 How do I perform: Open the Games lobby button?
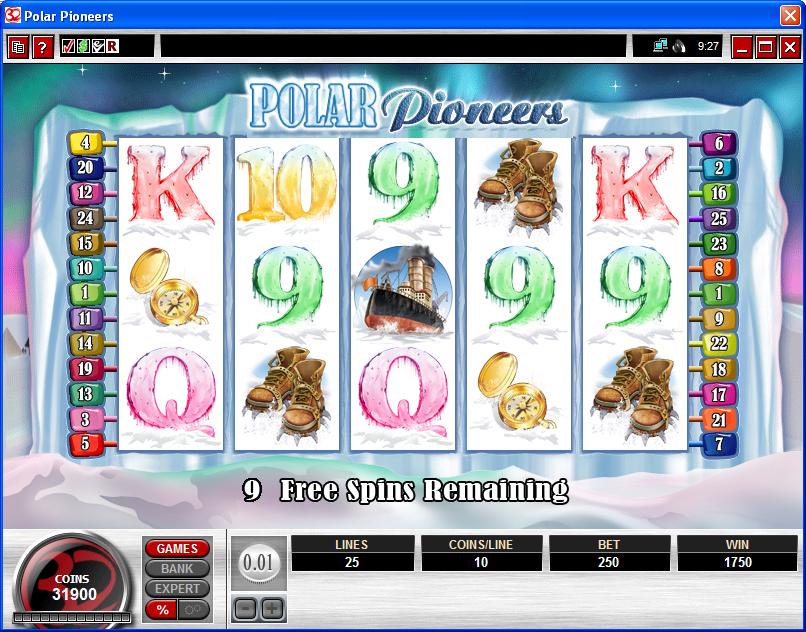click(x=177, y=549)
